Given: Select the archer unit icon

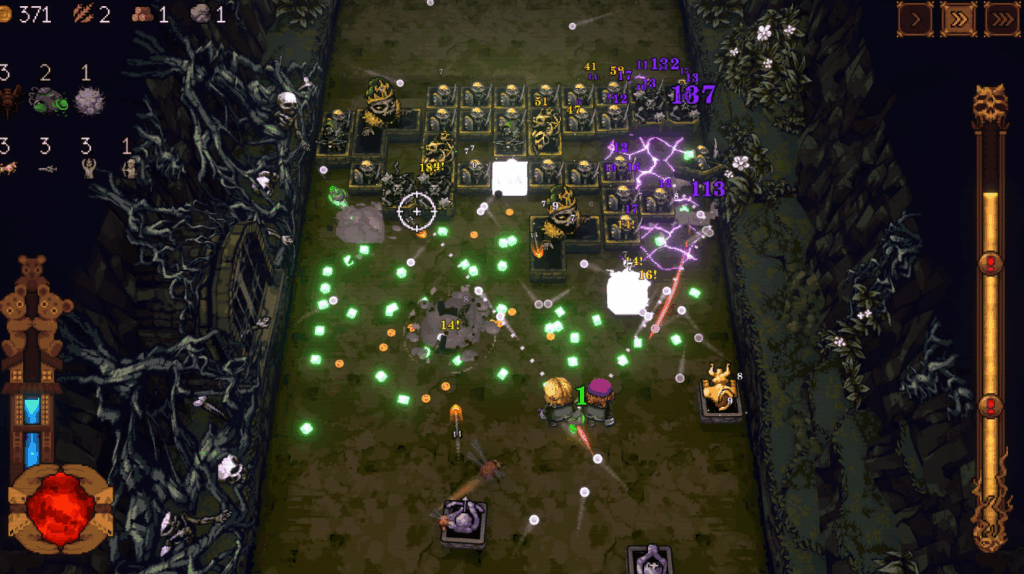Looking at the screenshot, I should point(127,170).
